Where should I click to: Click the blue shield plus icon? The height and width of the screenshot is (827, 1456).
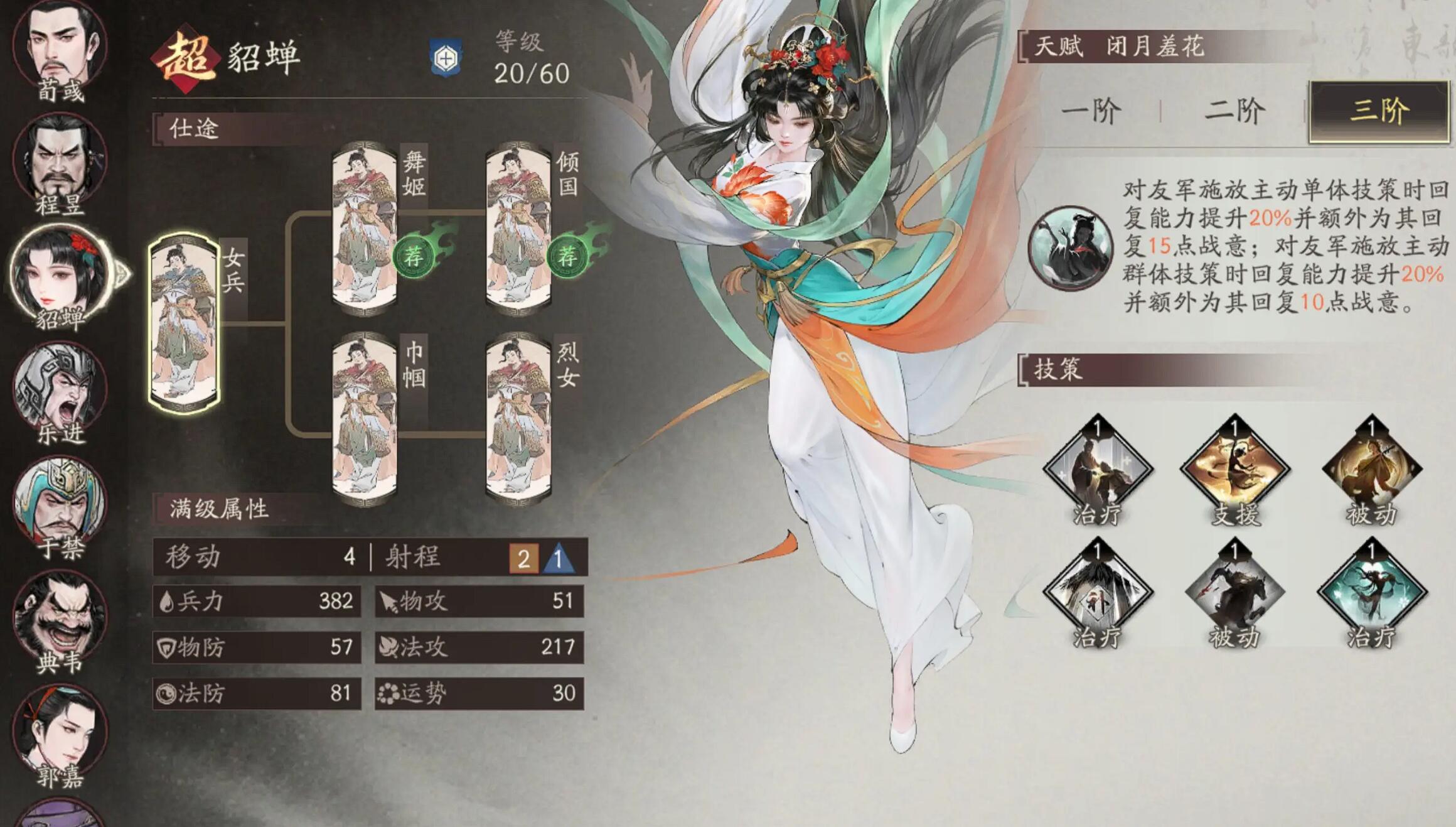click(446, 59)
